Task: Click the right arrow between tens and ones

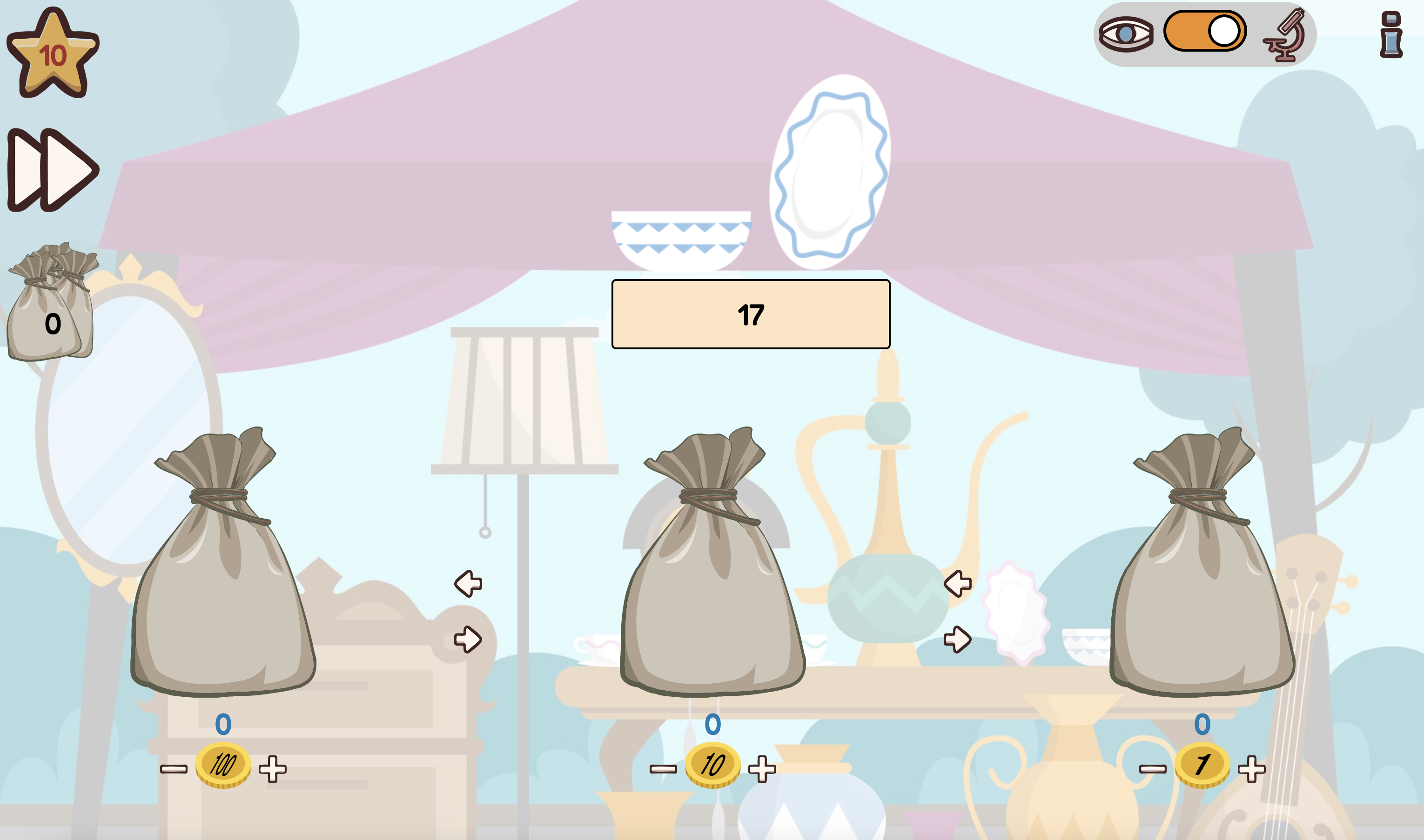Action: click(x=957, y=640)
